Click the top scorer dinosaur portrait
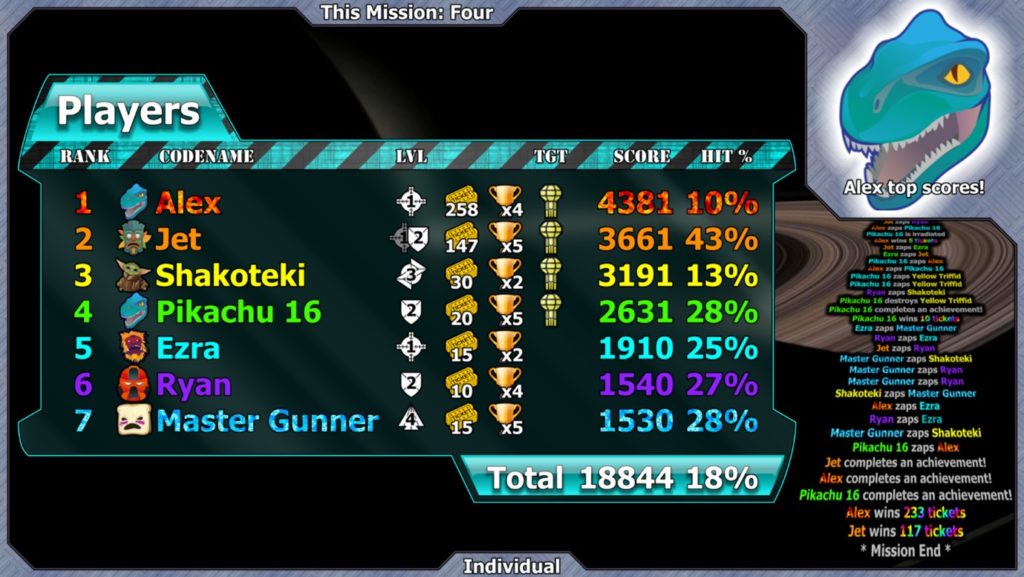 (913, 100)
